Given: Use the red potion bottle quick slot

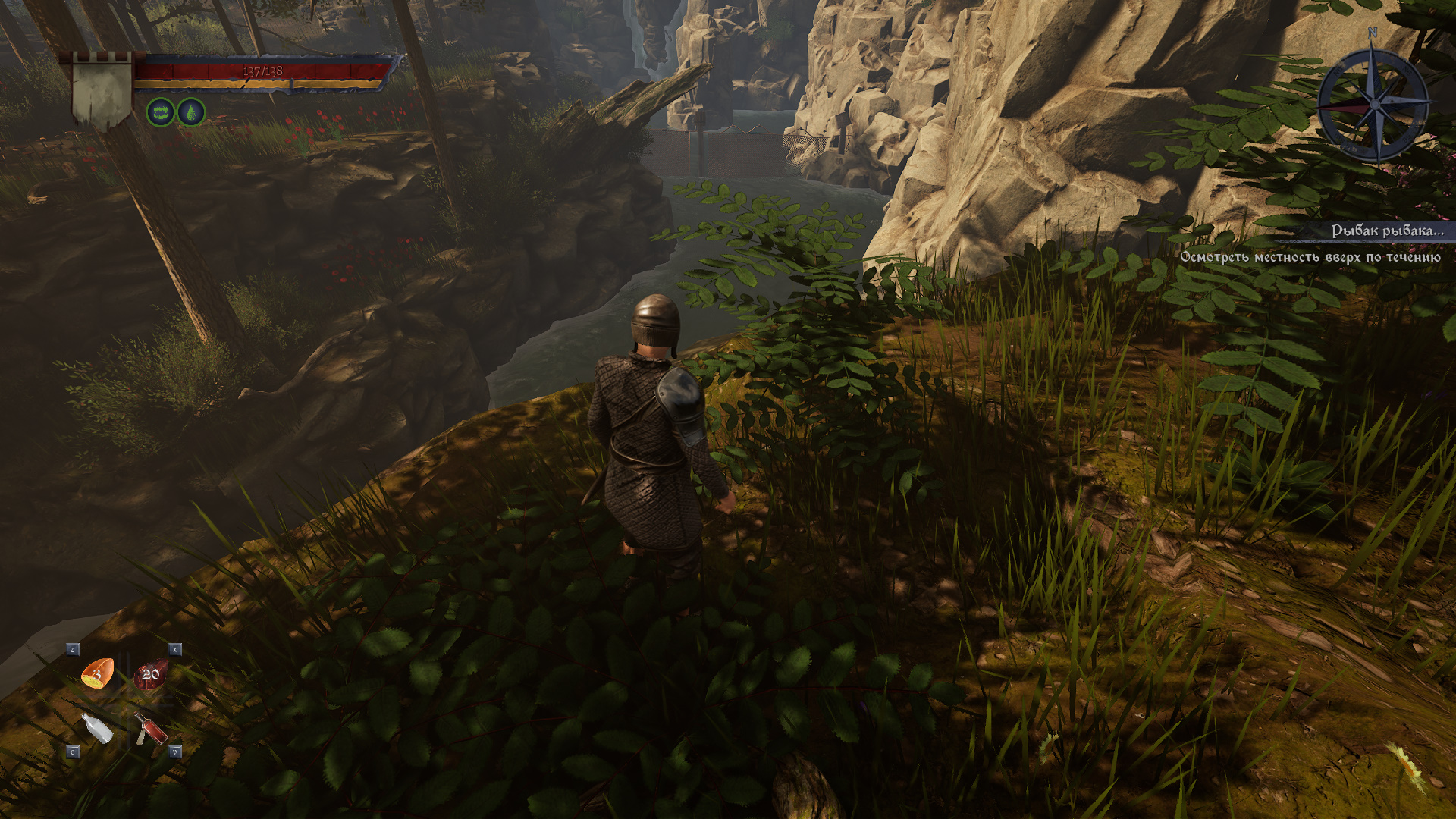Looking at the screenshot, I should click(x=150, y=729).
